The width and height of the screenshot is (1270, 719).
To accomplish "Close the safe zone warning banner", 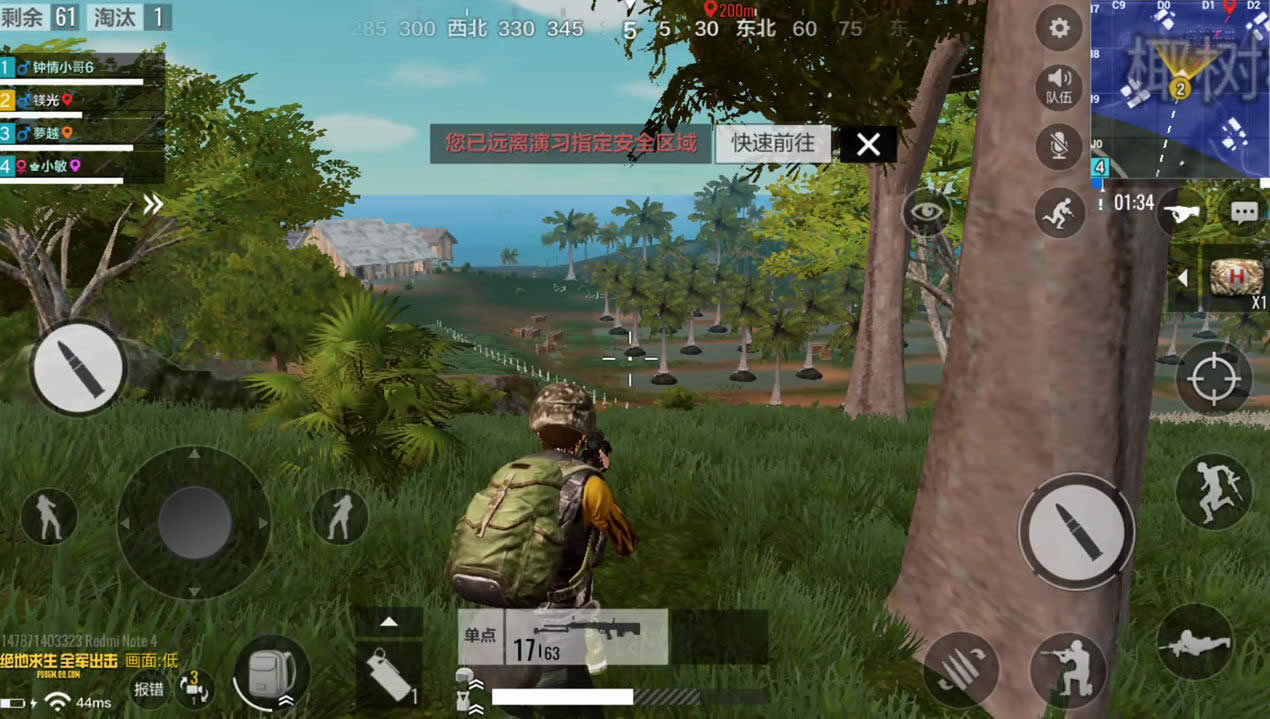I will (x=868, y=145).
